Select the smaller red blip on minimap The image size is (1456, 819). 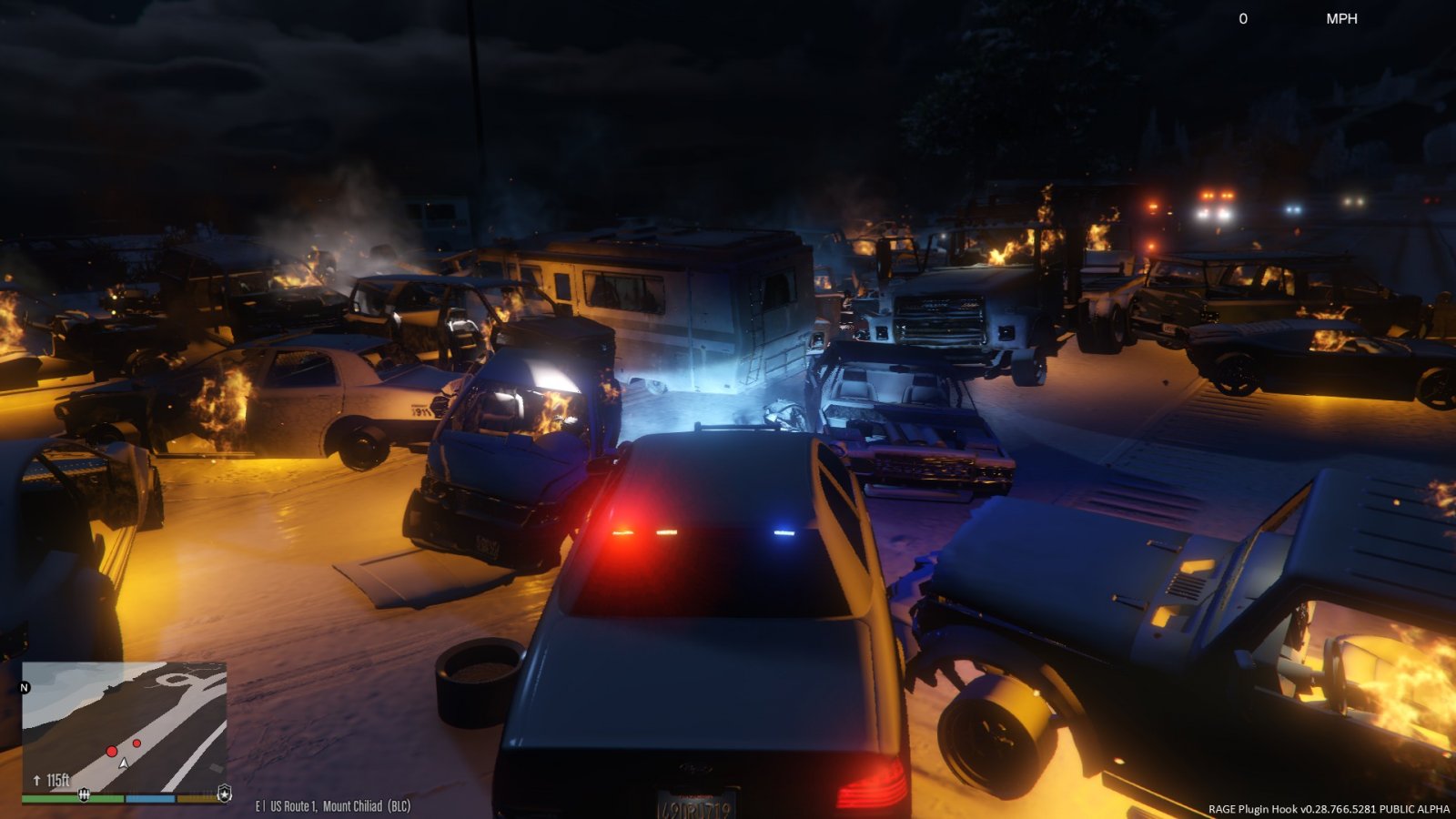tap(136, 743)
